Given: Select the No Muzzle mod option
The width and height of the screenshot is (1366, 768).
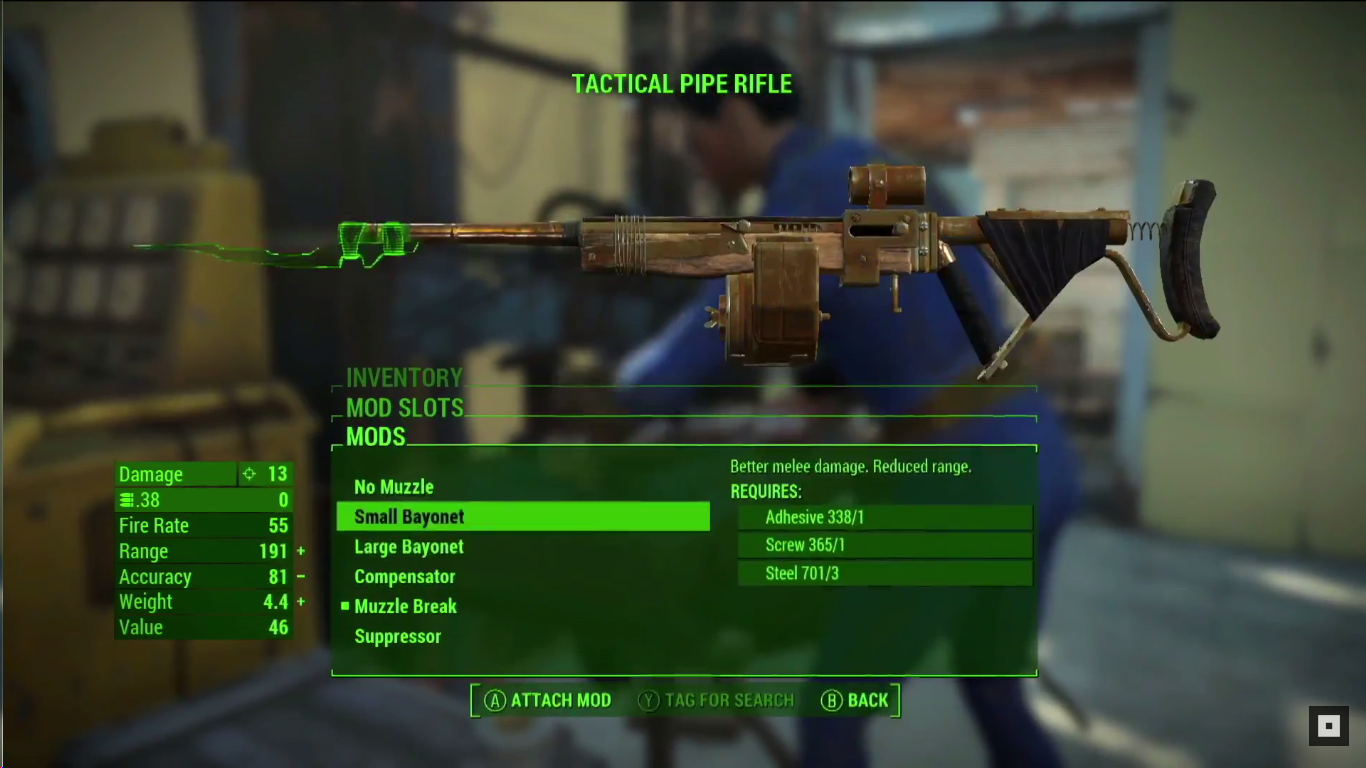Looking at the screenshot, I should 394,487.
